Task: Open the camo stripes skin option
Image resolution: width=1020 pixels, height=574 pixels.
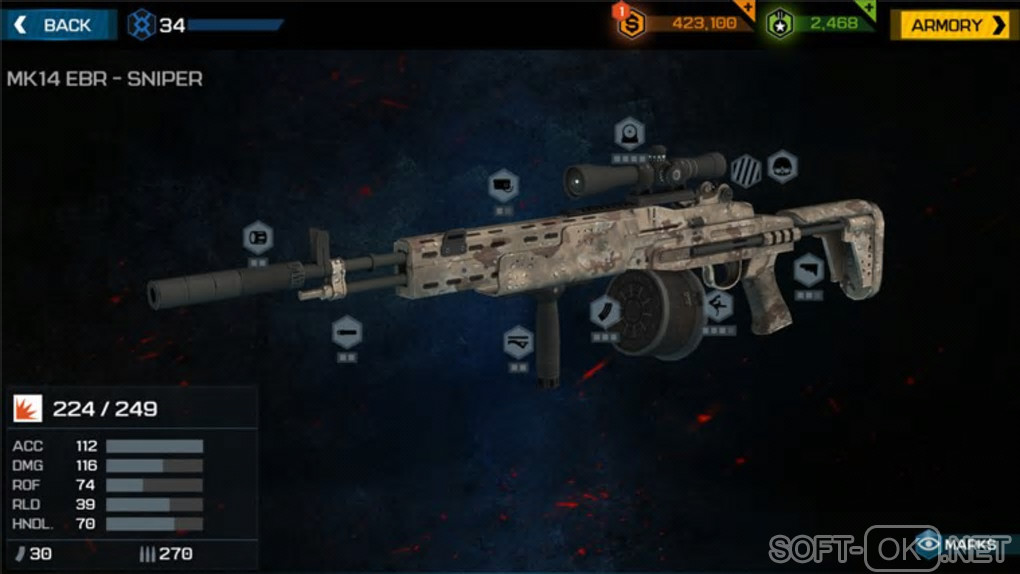Action: click(745, 170)
